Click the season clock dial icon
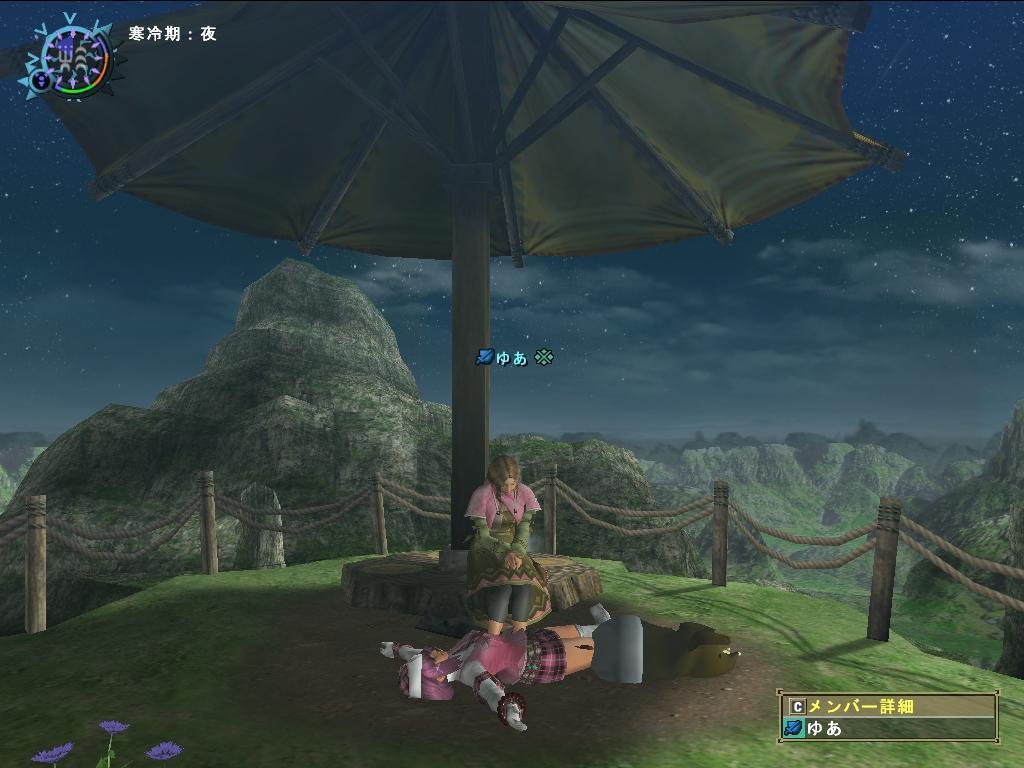The width and height of the screenshot is (1024, 768). point(70,55)
